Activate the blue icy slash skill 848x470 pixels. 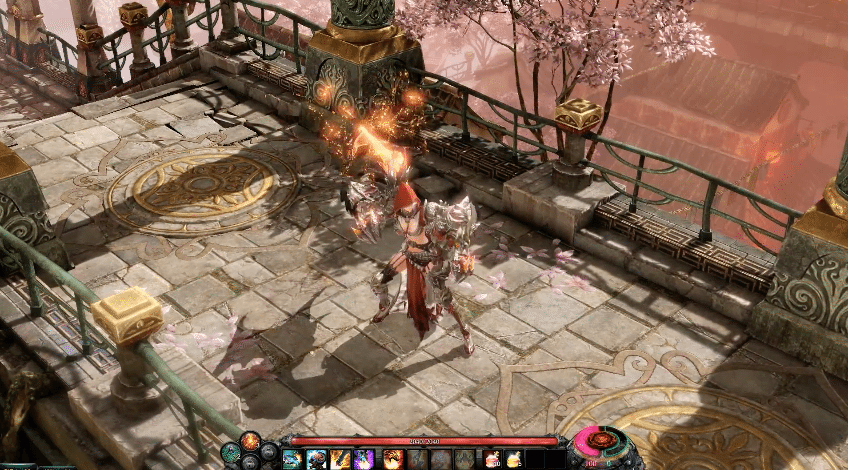tap(292, 458)
